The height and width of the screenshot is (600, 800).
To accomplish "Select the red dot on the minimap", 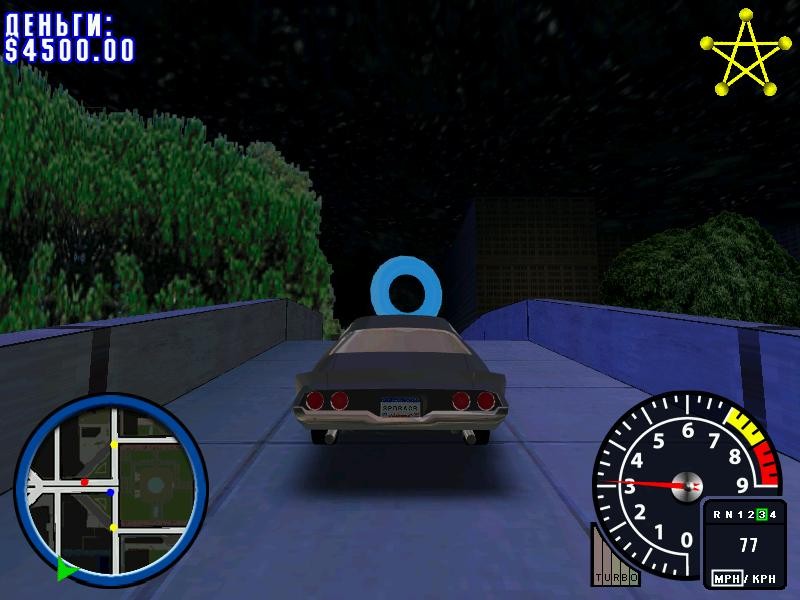I will pyautogui.click(x=84, y=482).
